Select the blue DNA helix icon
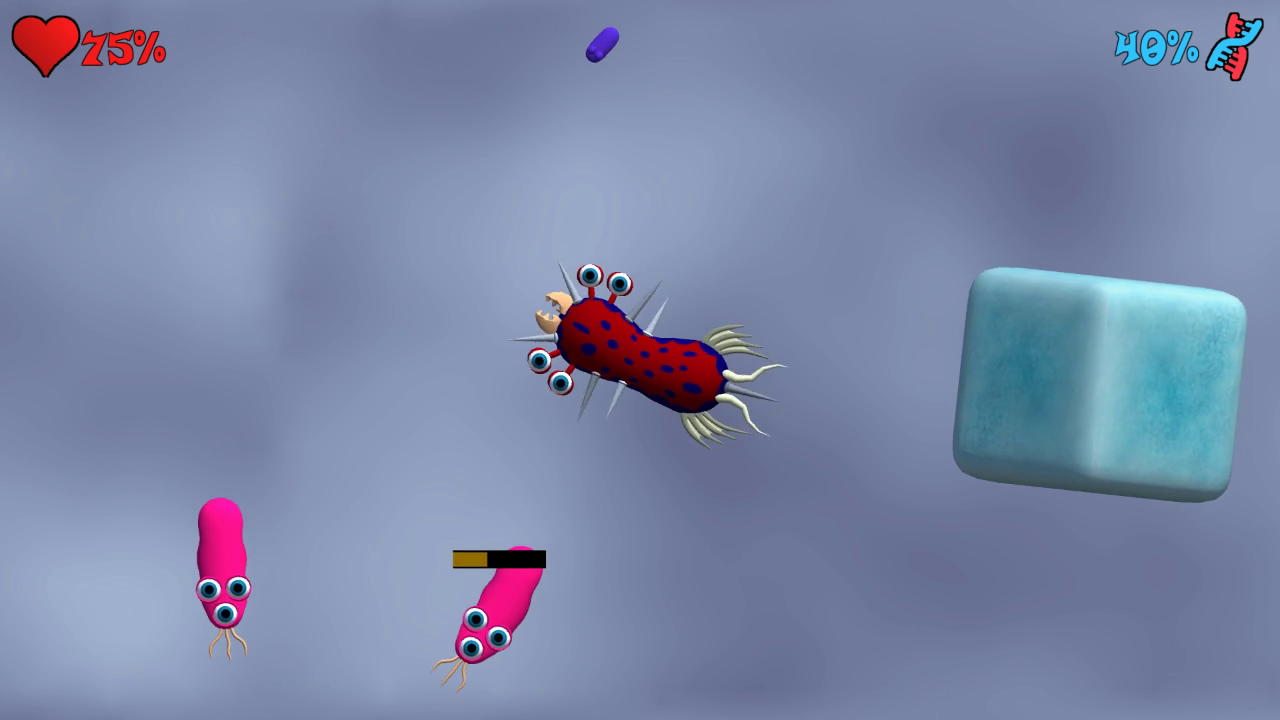Image resolution: width=1280 pixels, height=720 pixels. 1234,44
